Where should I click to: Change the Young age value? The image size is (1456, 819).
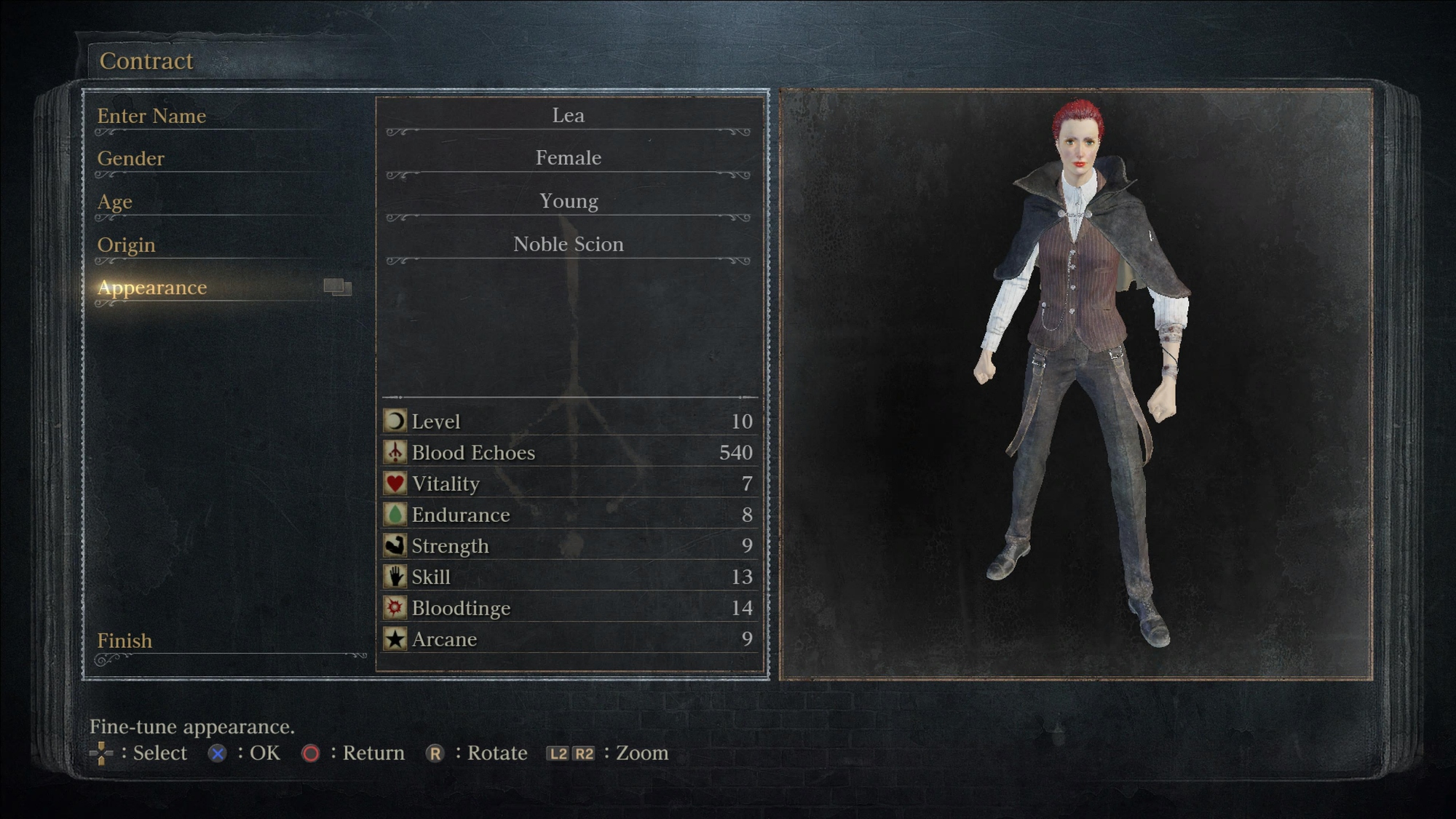(568, 201)
